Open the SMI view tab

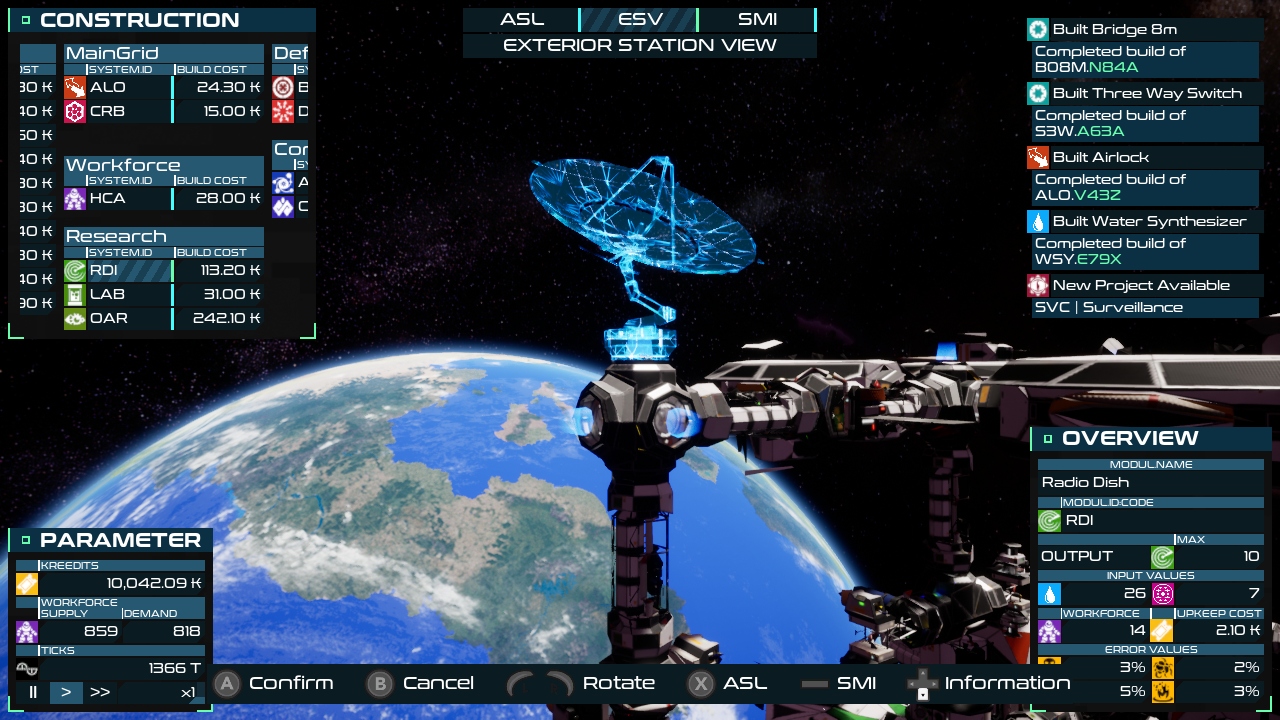click(757, 20)
